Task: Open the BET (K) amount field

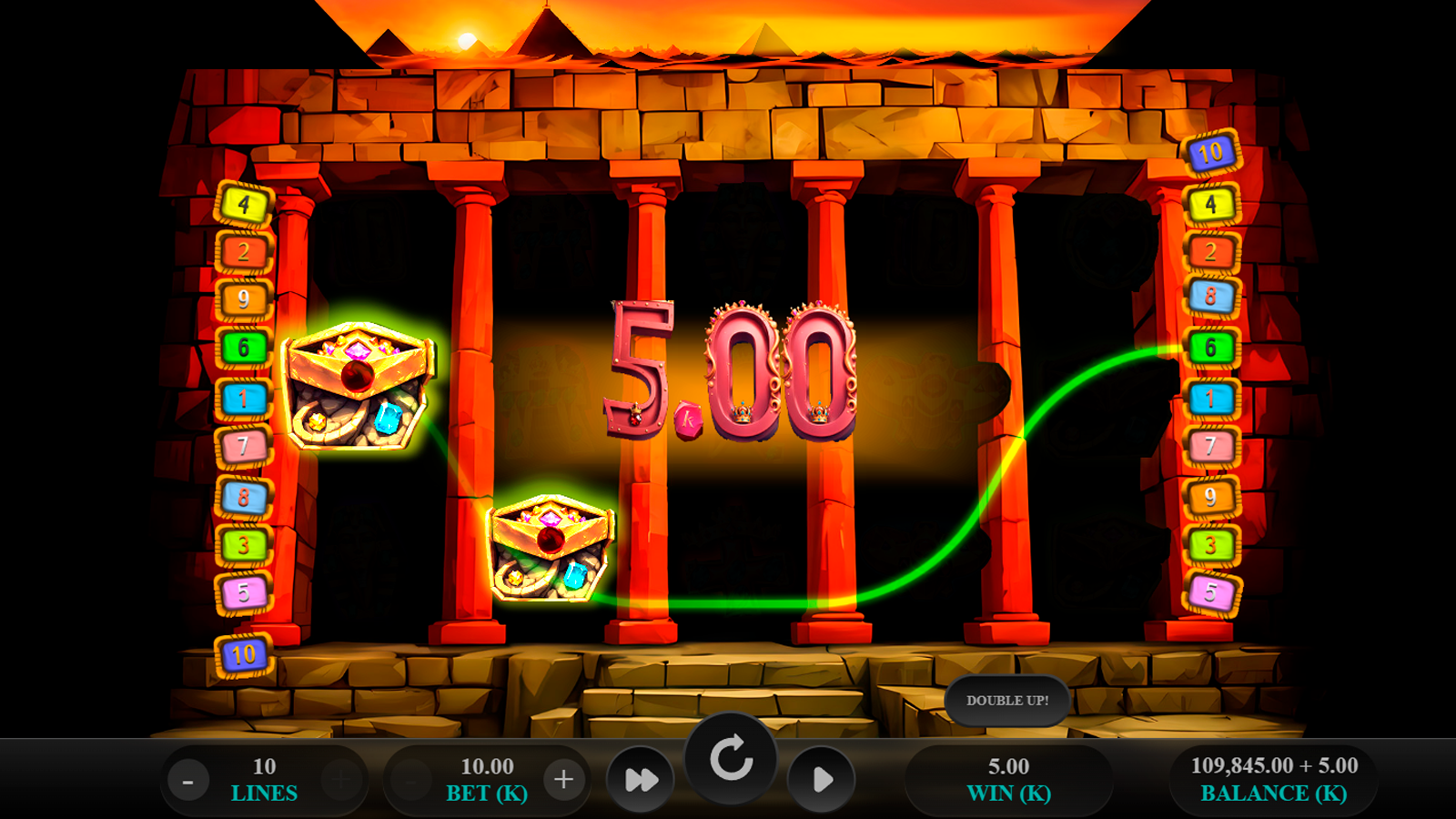Action: [x=486, y=779]
